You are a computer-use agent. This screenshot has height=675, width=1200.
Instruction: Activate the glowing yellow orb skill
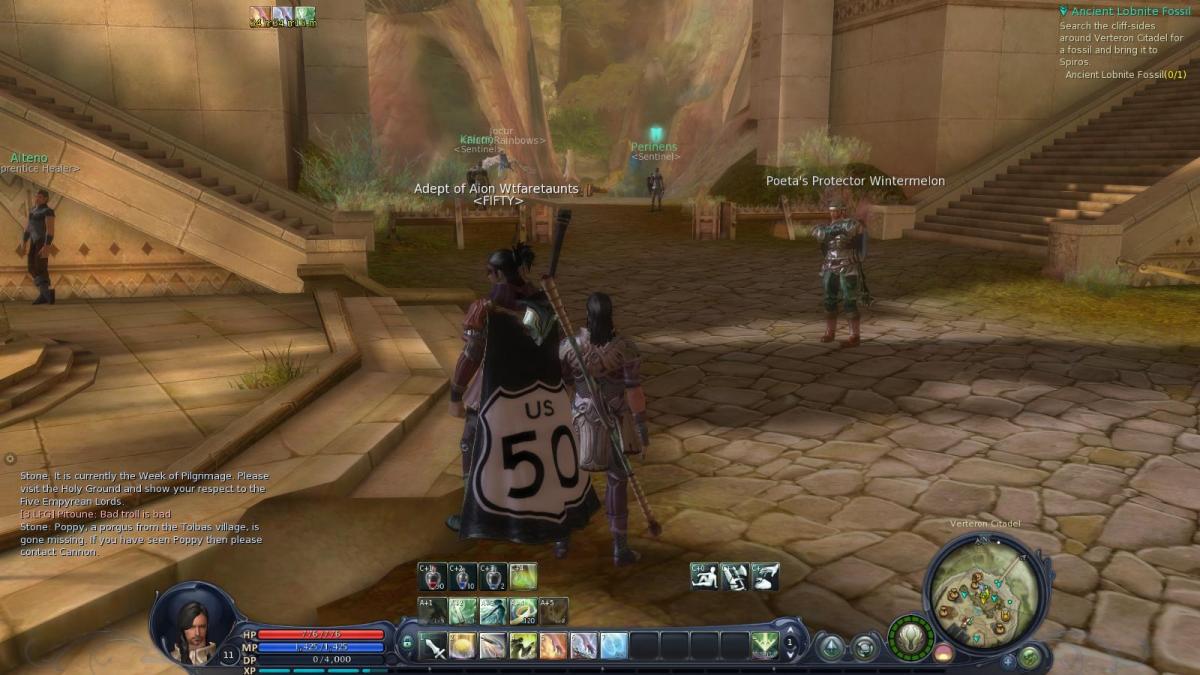tap(463, 646)
